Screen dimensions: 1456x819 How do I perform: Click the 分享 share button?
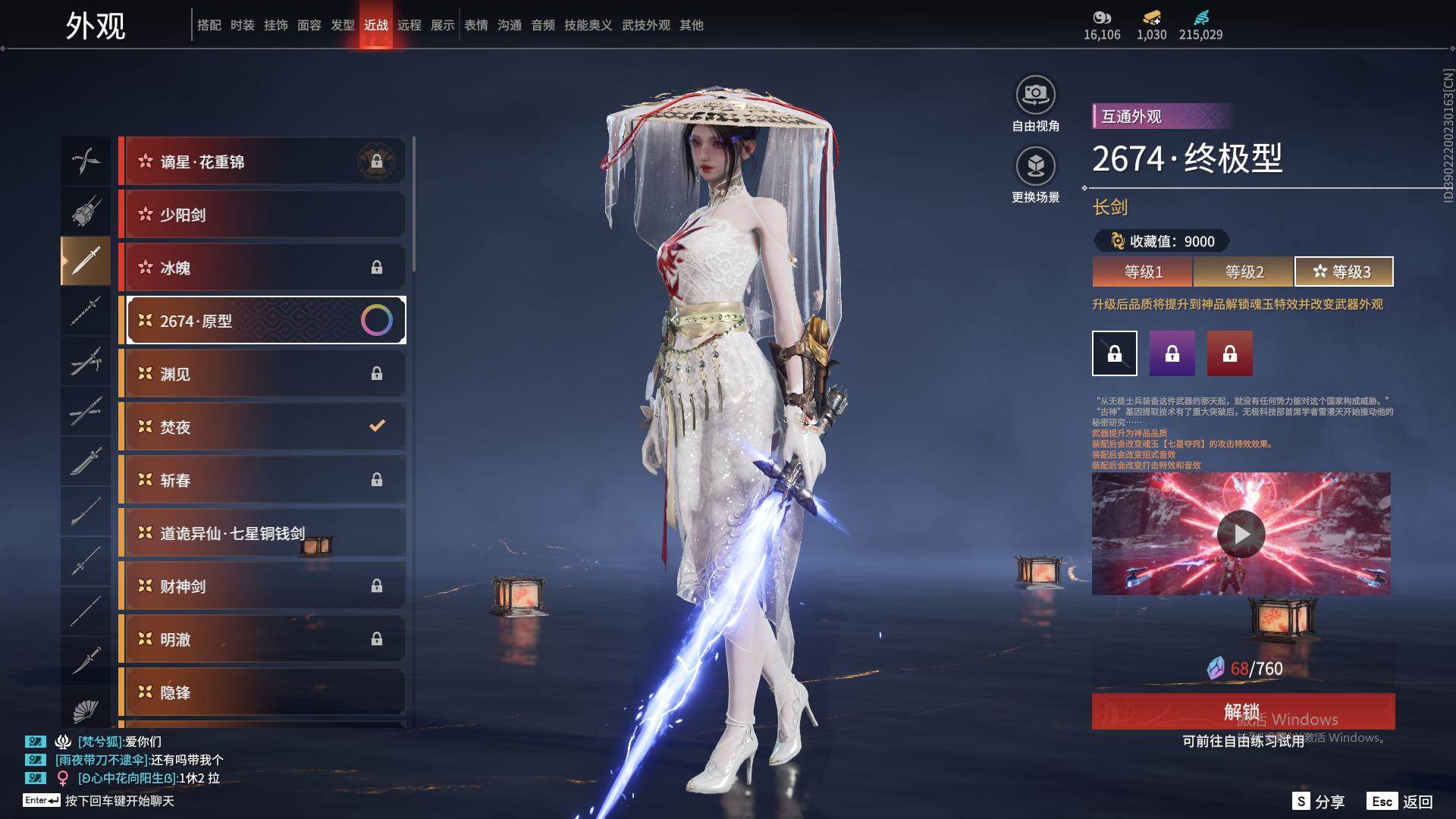(1319, 802)
